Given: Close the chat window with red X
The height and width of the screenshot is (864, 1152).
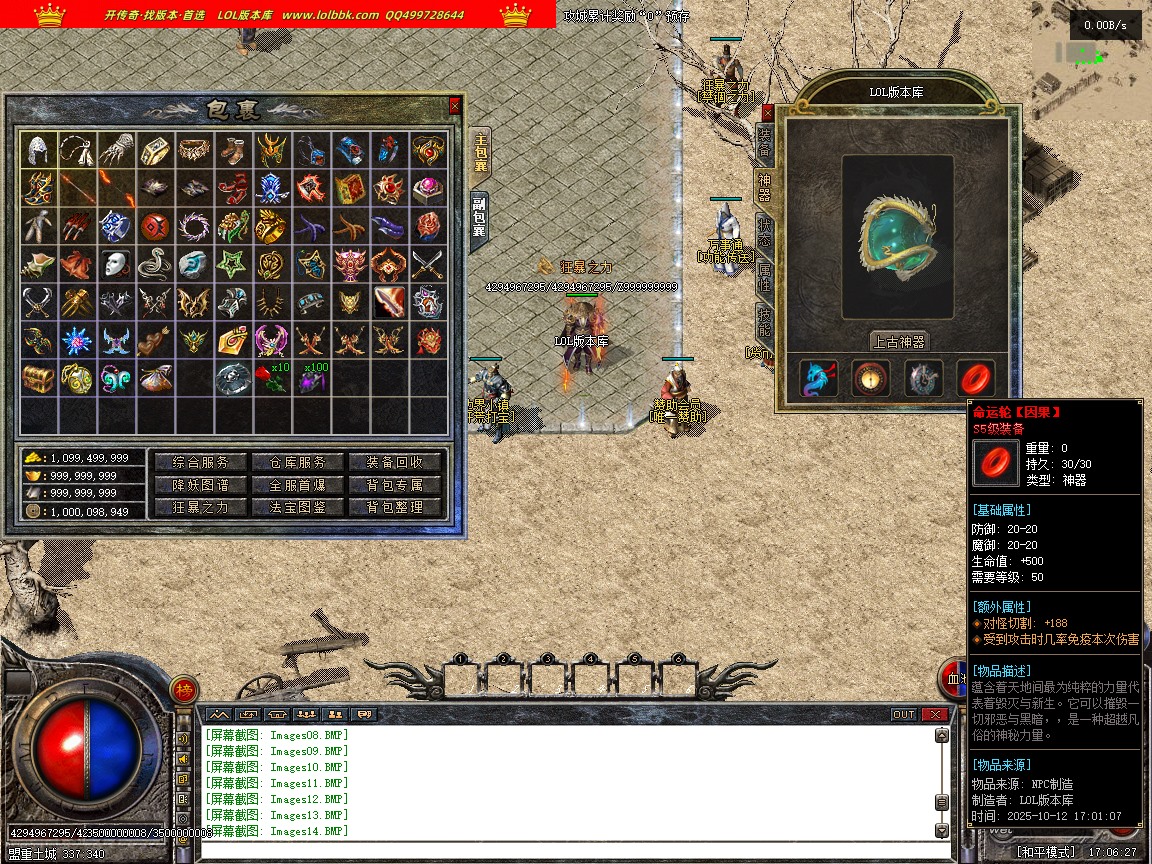Looking at the screenshot, I should point(935,714).
